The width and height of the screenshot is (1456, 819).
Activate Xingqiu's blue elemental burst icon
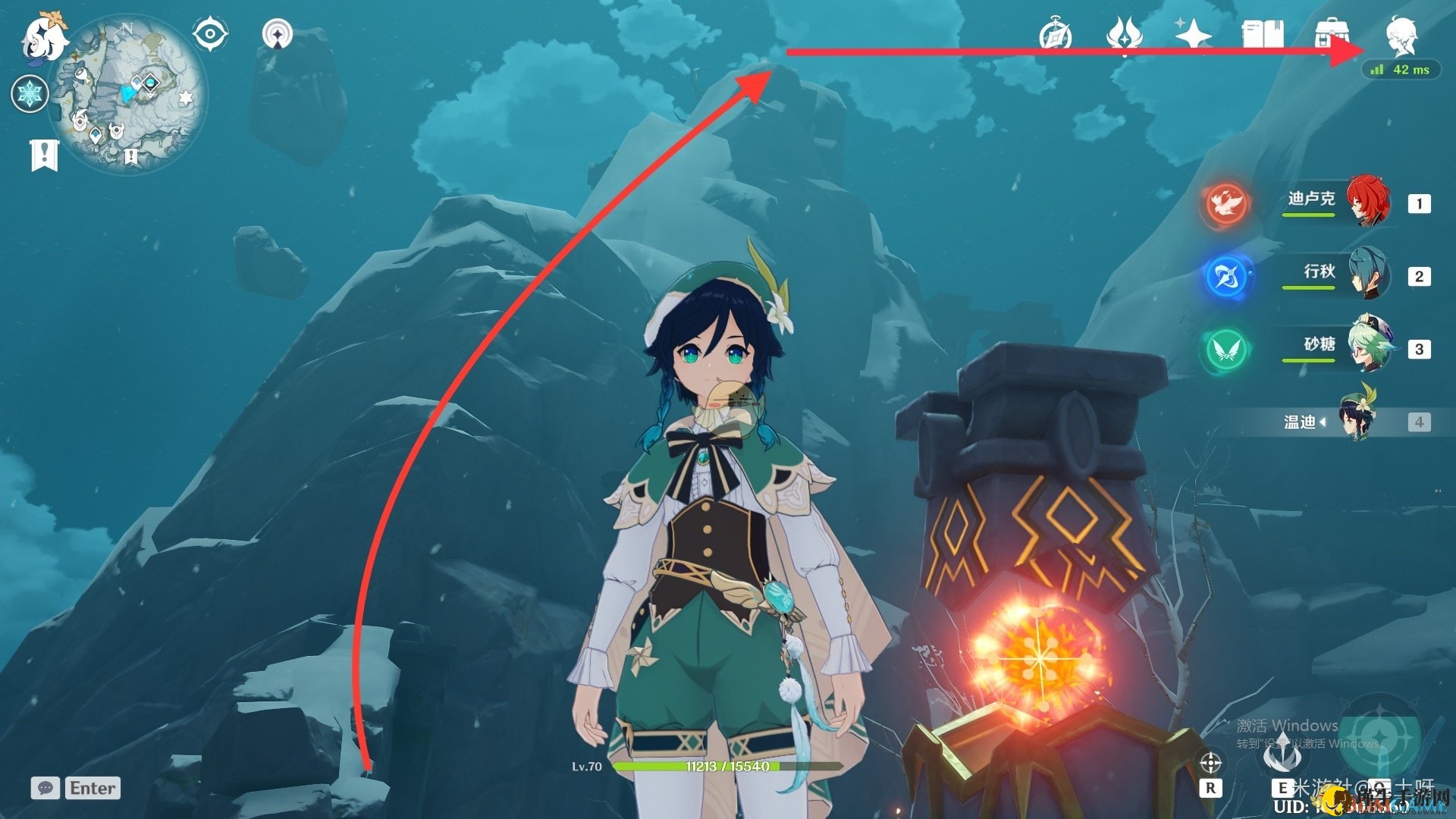click(1225, 276)
